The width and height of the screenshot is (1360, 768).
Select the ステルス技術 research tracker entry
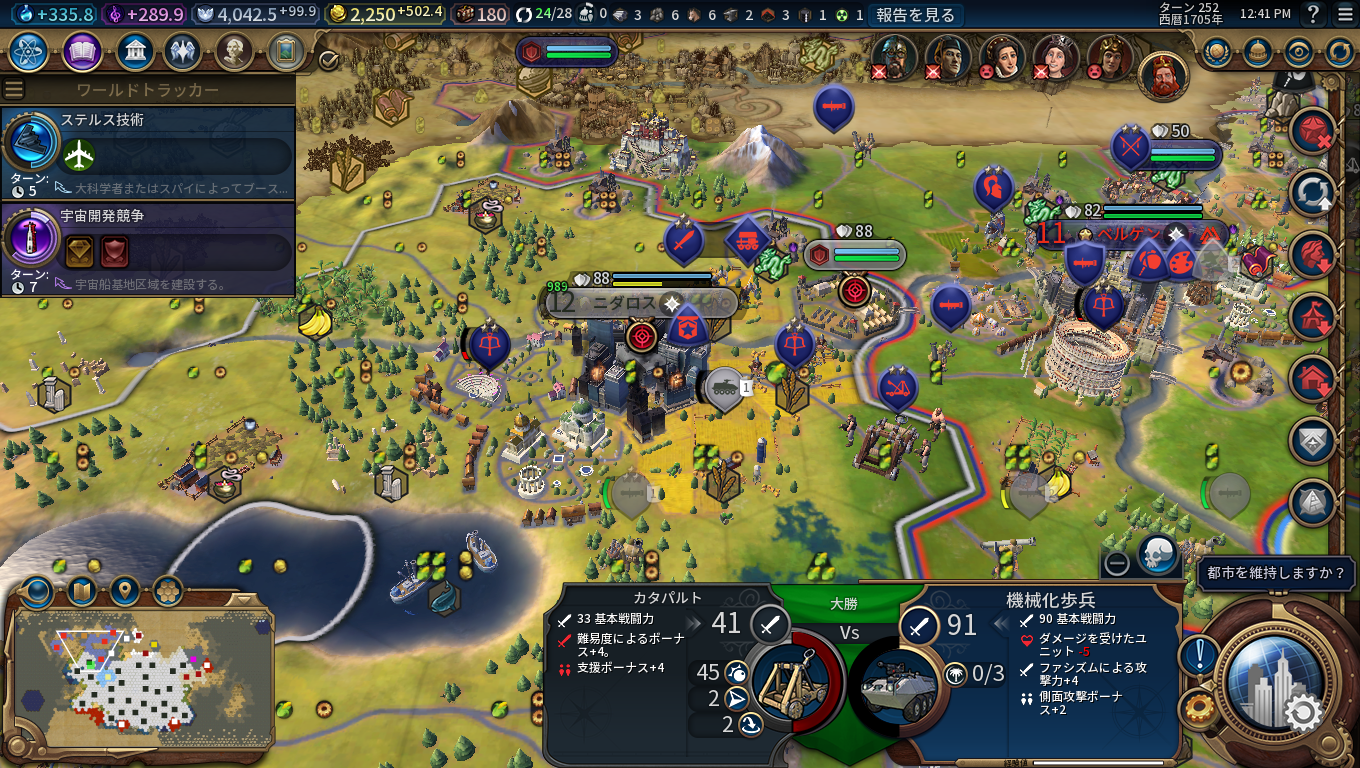[148, 152]
